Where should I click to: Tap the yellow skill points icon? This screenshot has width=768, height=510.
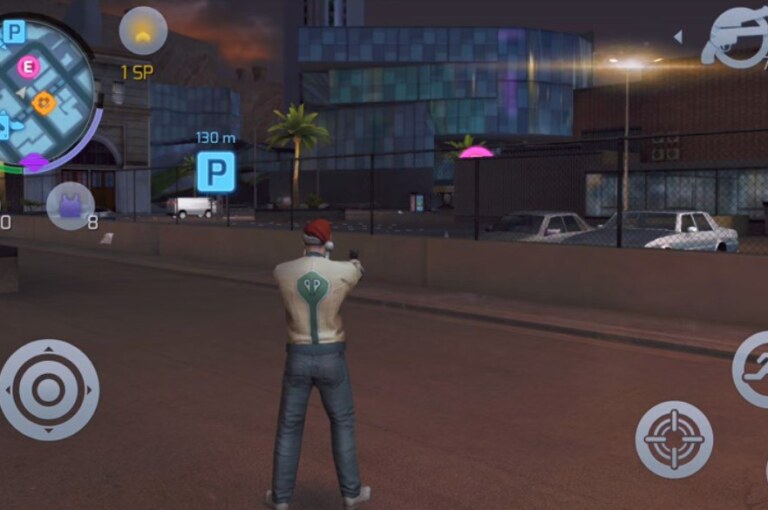[143, 32]
